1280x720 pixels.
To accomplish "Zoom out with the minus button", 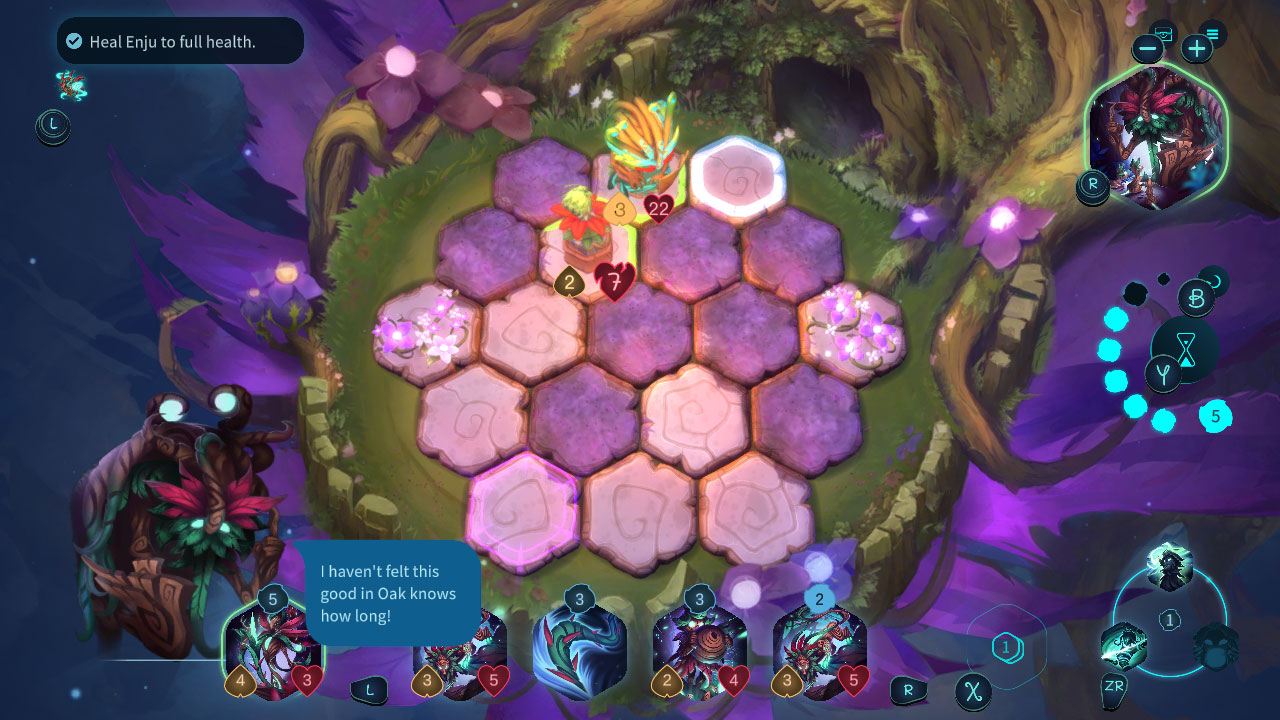I will 1147,48.
